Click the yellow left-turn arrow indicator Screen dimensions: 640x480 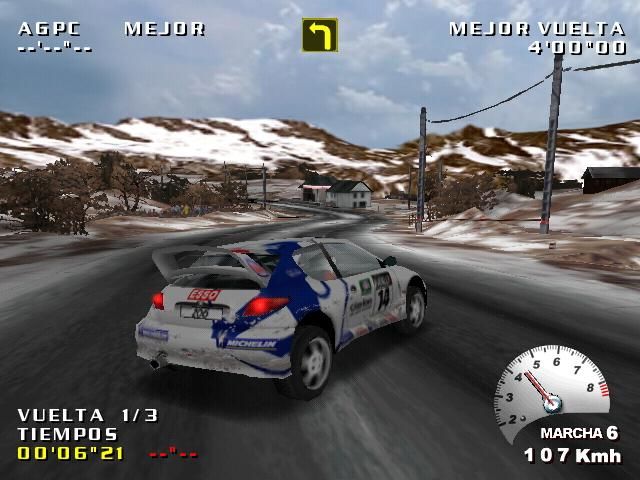coord(320,35)
